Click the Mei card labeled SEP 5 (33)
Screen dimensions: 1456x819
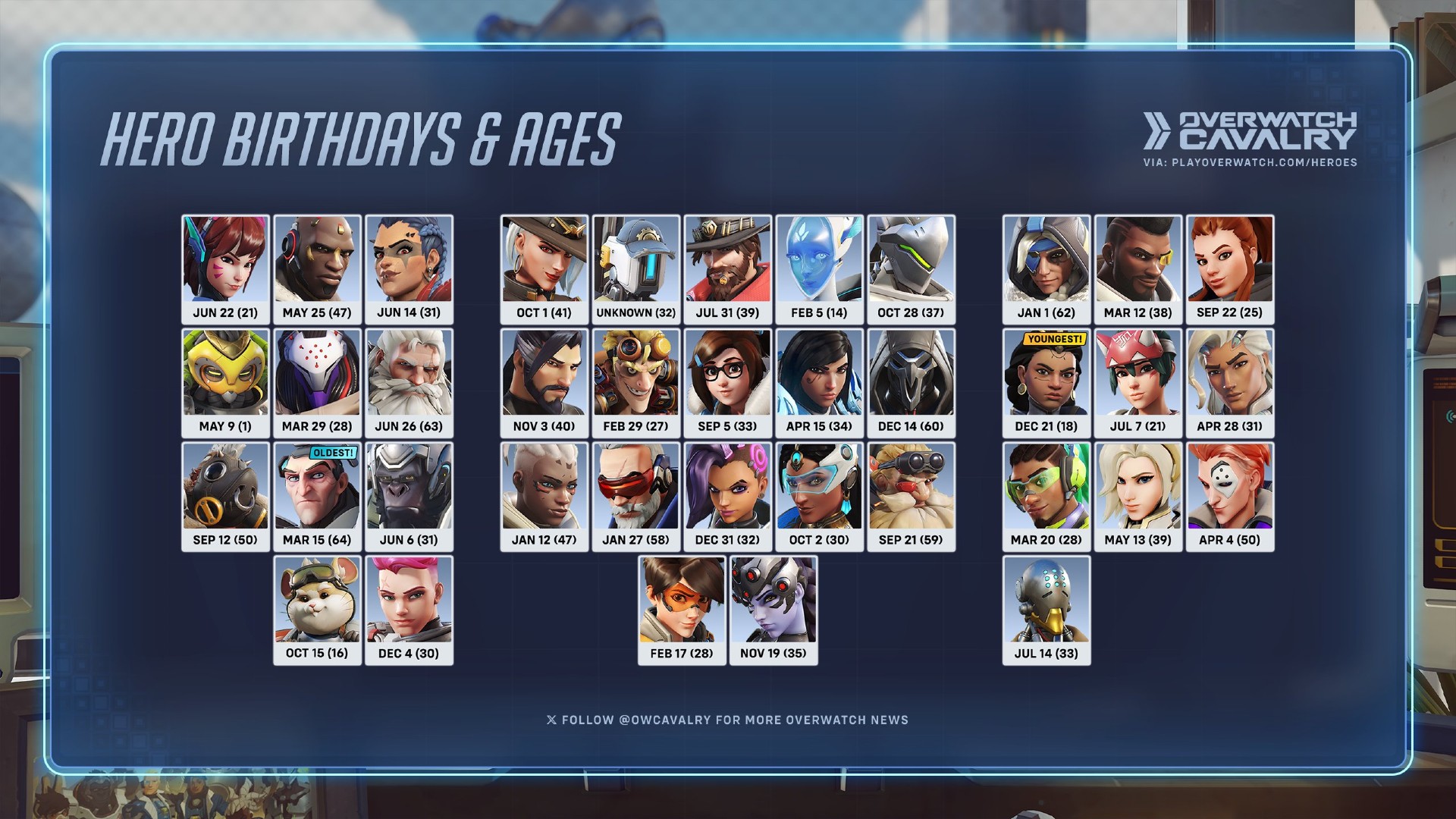pyautogui.click(x=727, y=383)
